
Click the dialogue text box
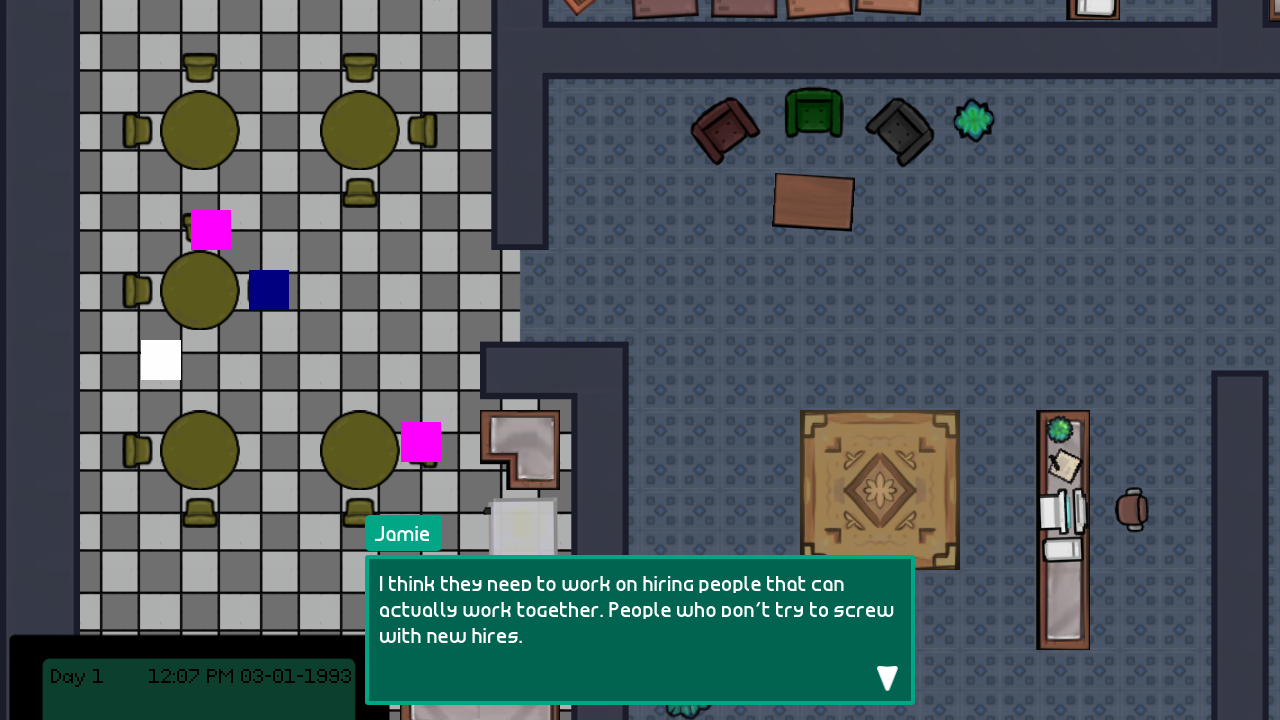[638, 610]
